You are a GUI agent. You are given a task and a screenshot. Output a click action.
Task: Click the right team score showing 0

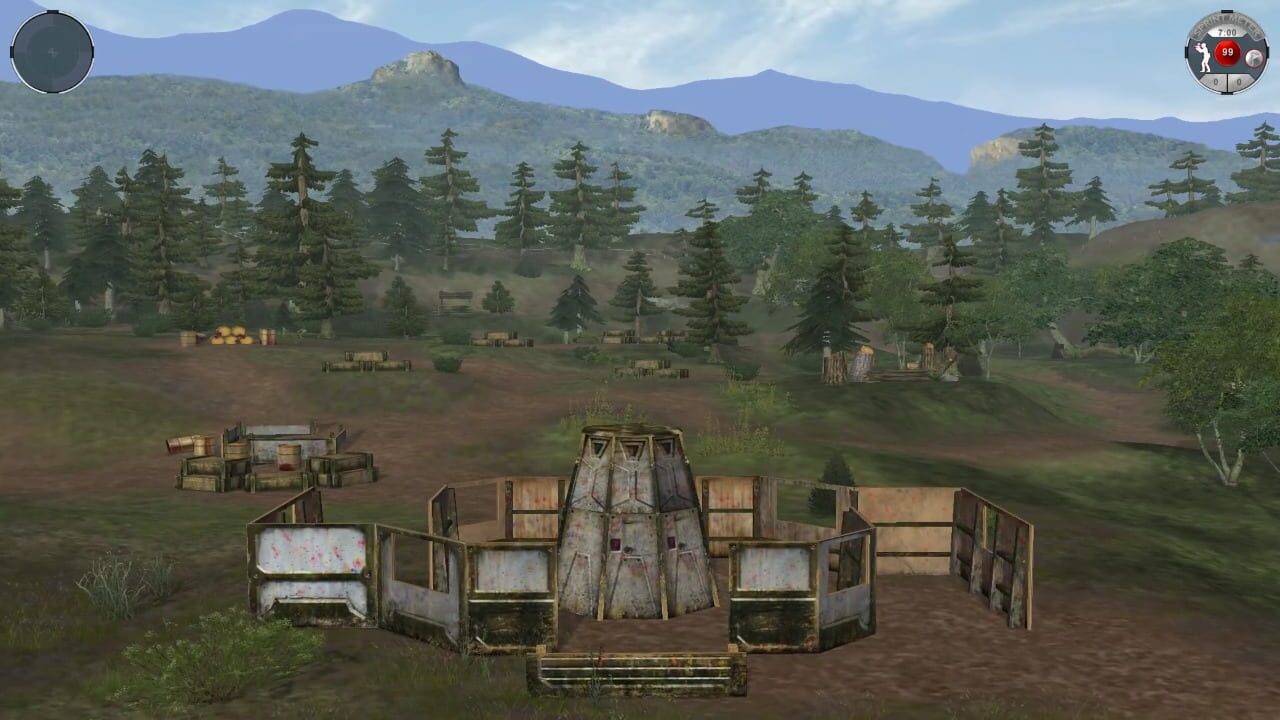click(x=1239, y=81)
